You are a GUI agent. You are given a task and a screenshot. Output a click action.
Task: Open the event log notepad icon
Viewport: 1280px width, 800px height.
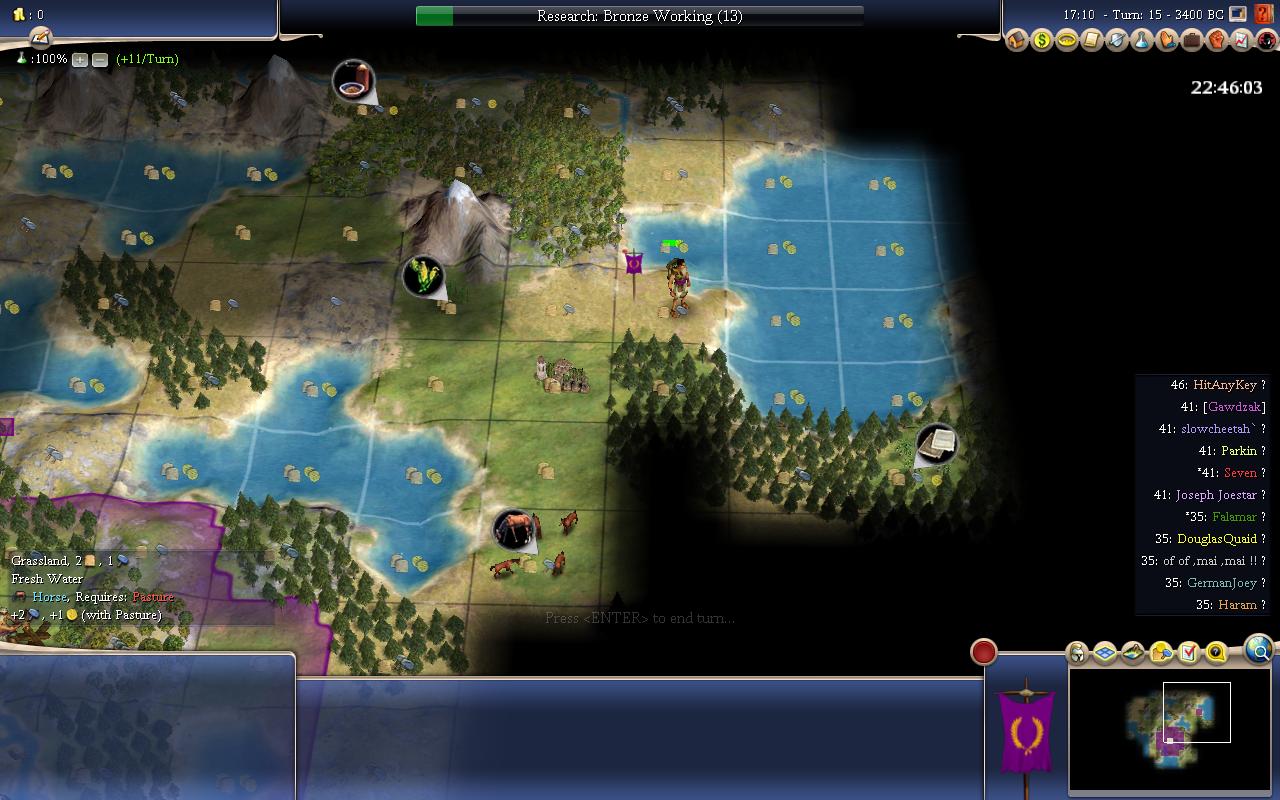tap(40, 37)
